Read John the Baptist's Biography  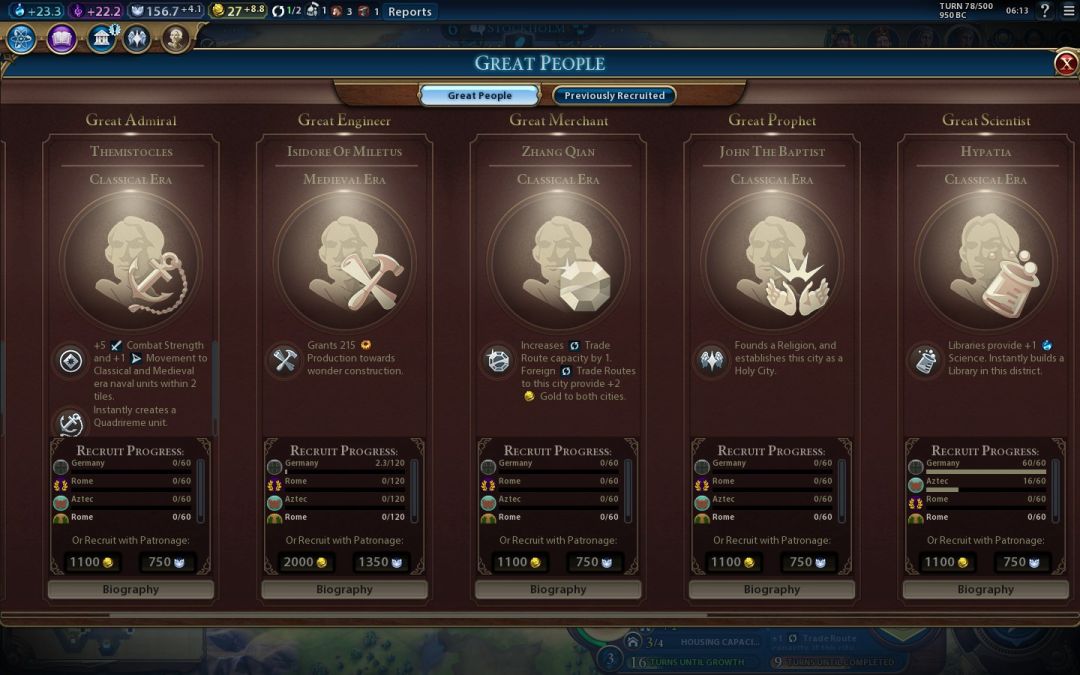click(772, 590)
